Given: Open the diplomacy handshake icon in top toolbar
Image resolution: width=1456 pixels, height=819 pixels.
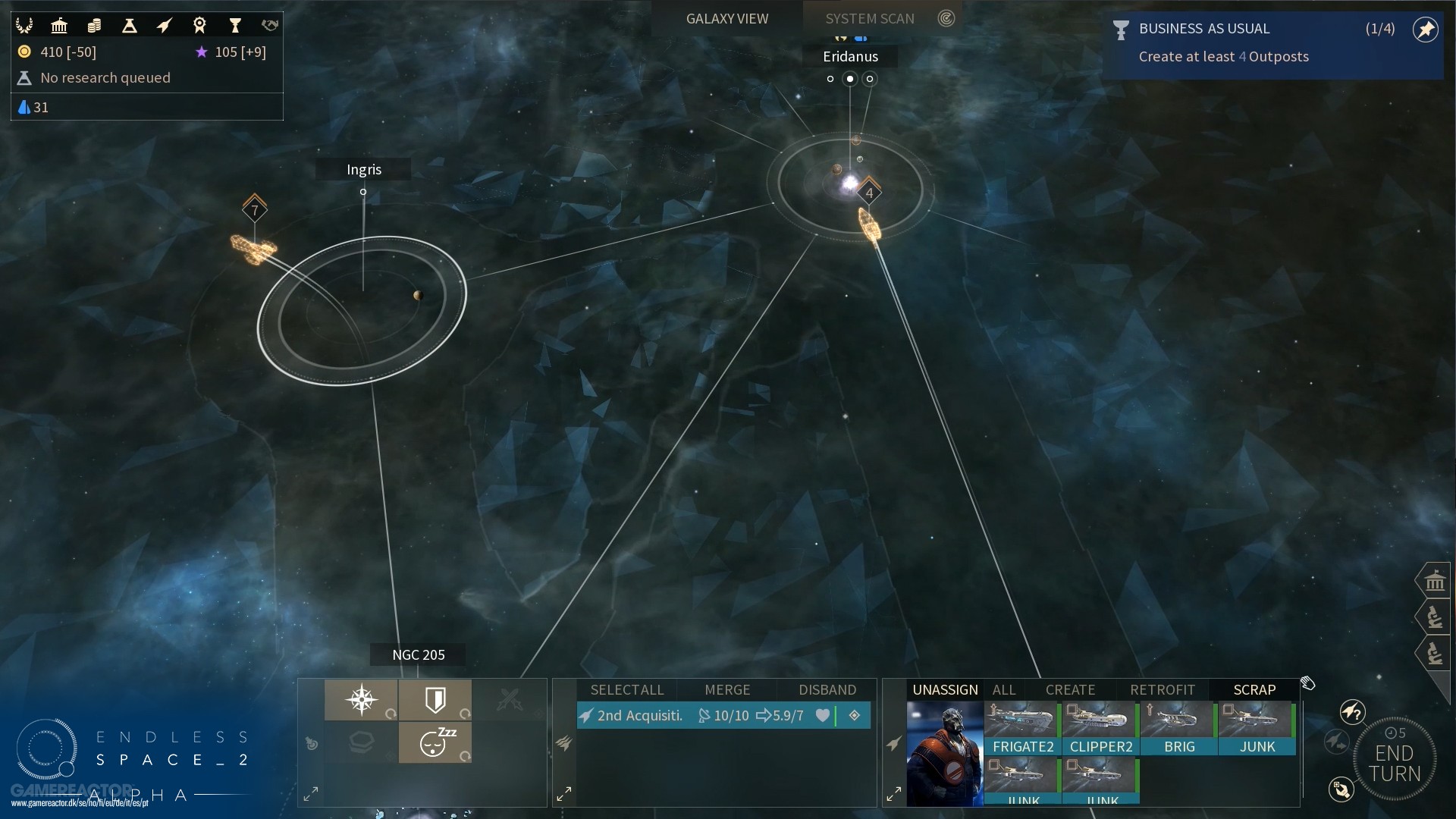Looking at the screenshot, I should tap(269, 25).
